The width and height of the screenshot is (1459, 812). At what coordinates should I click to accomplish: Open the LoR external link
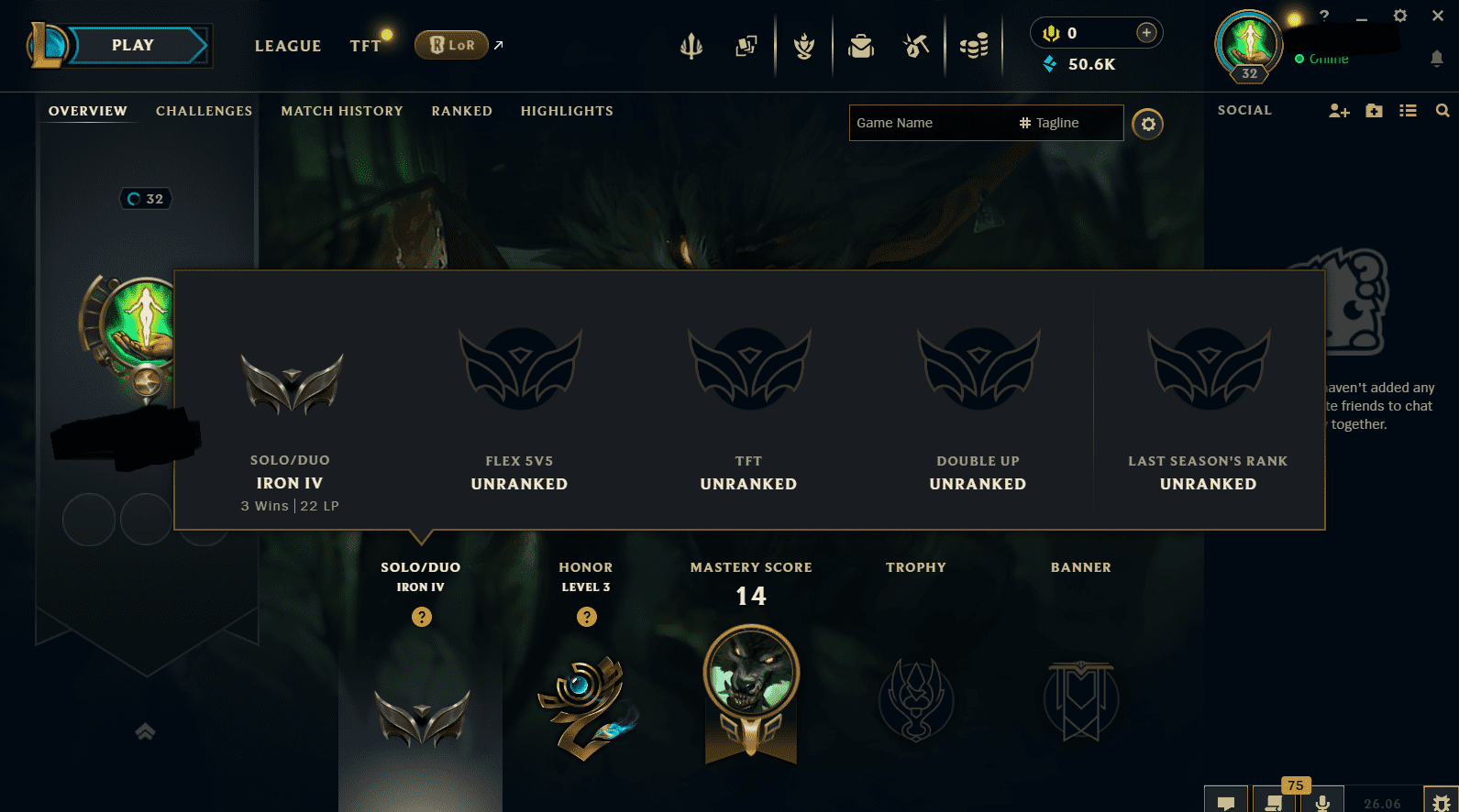[x=451, y=45]
